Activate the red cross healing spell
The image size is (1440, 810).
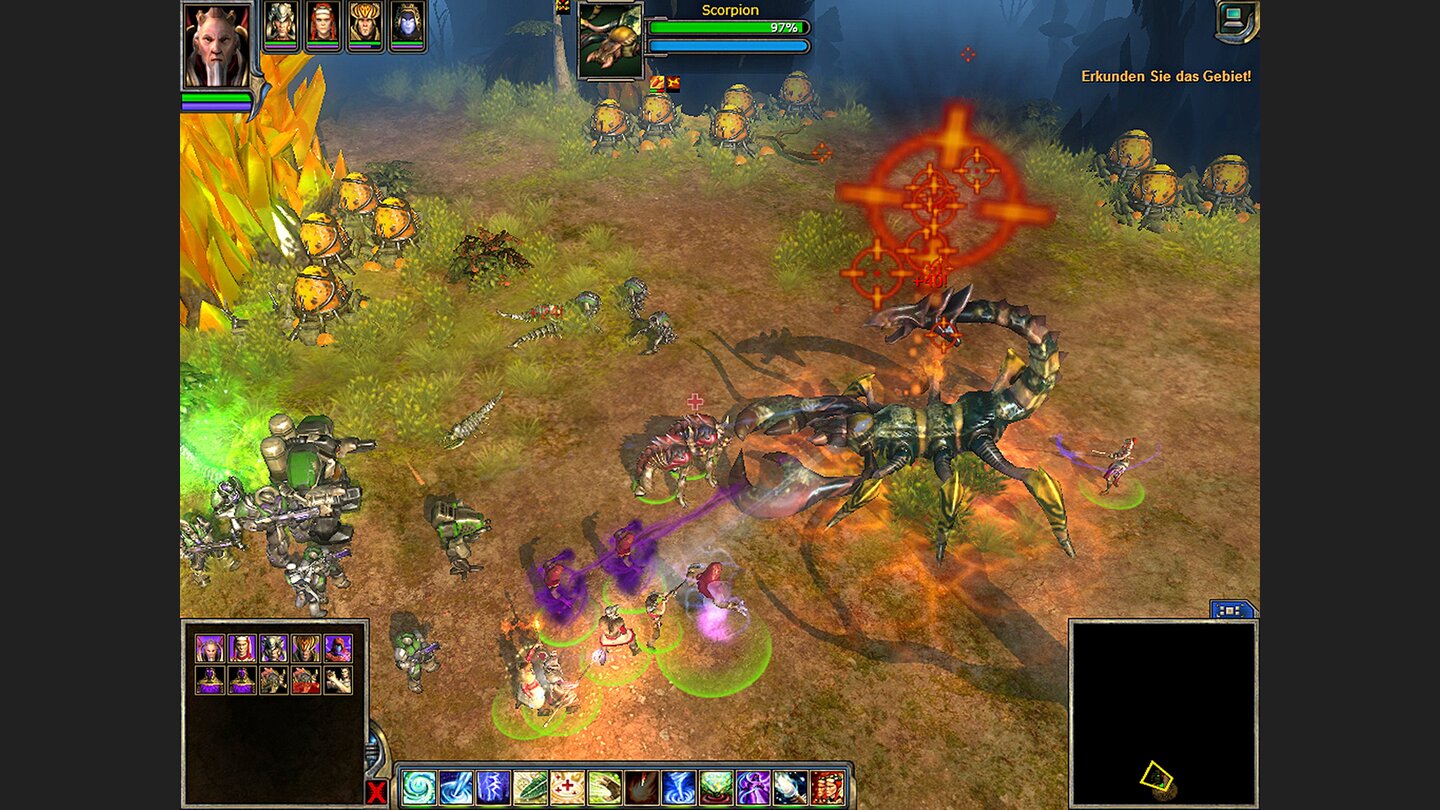567,788
